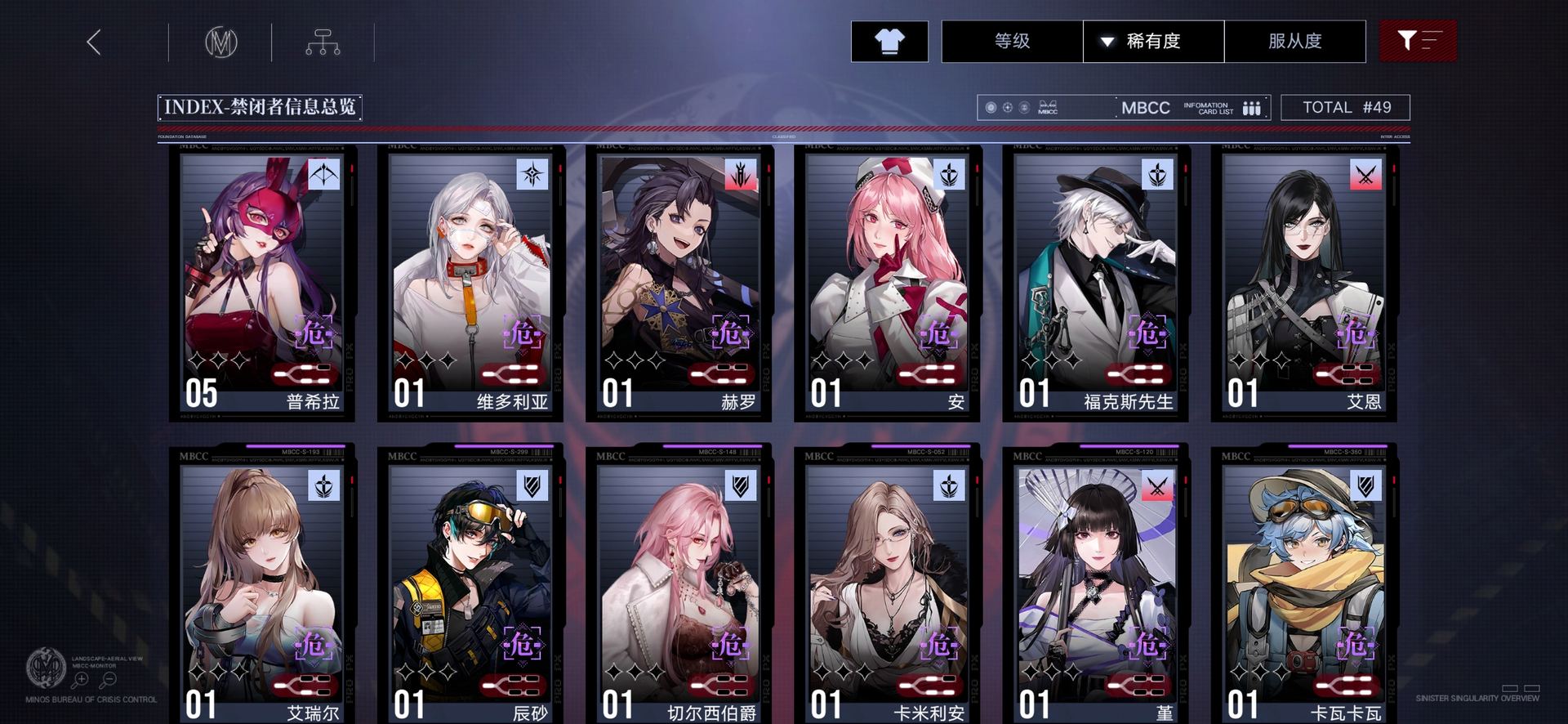Image resolution: width=1568 pixels, height=724 pixels.
Task: Go back using the arrow button
Action: point(94,42)
